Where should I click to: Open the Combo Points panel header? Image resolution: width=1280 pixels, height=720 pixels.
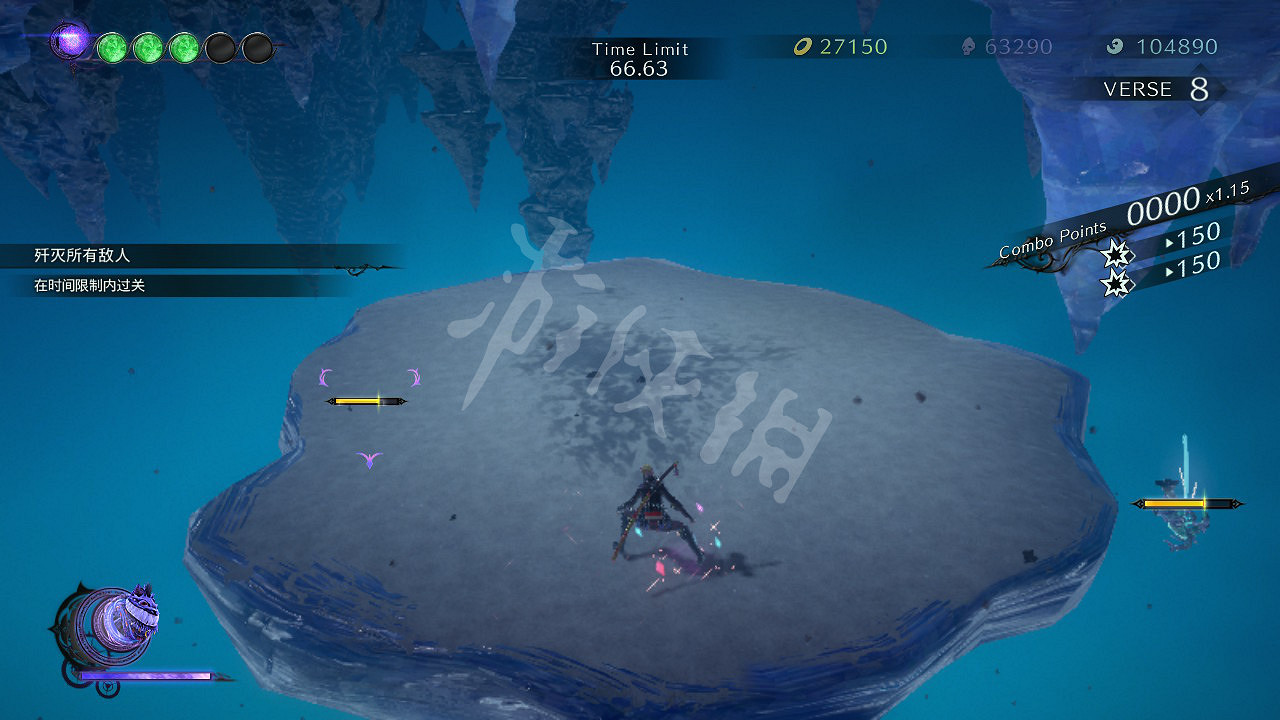1052,238
